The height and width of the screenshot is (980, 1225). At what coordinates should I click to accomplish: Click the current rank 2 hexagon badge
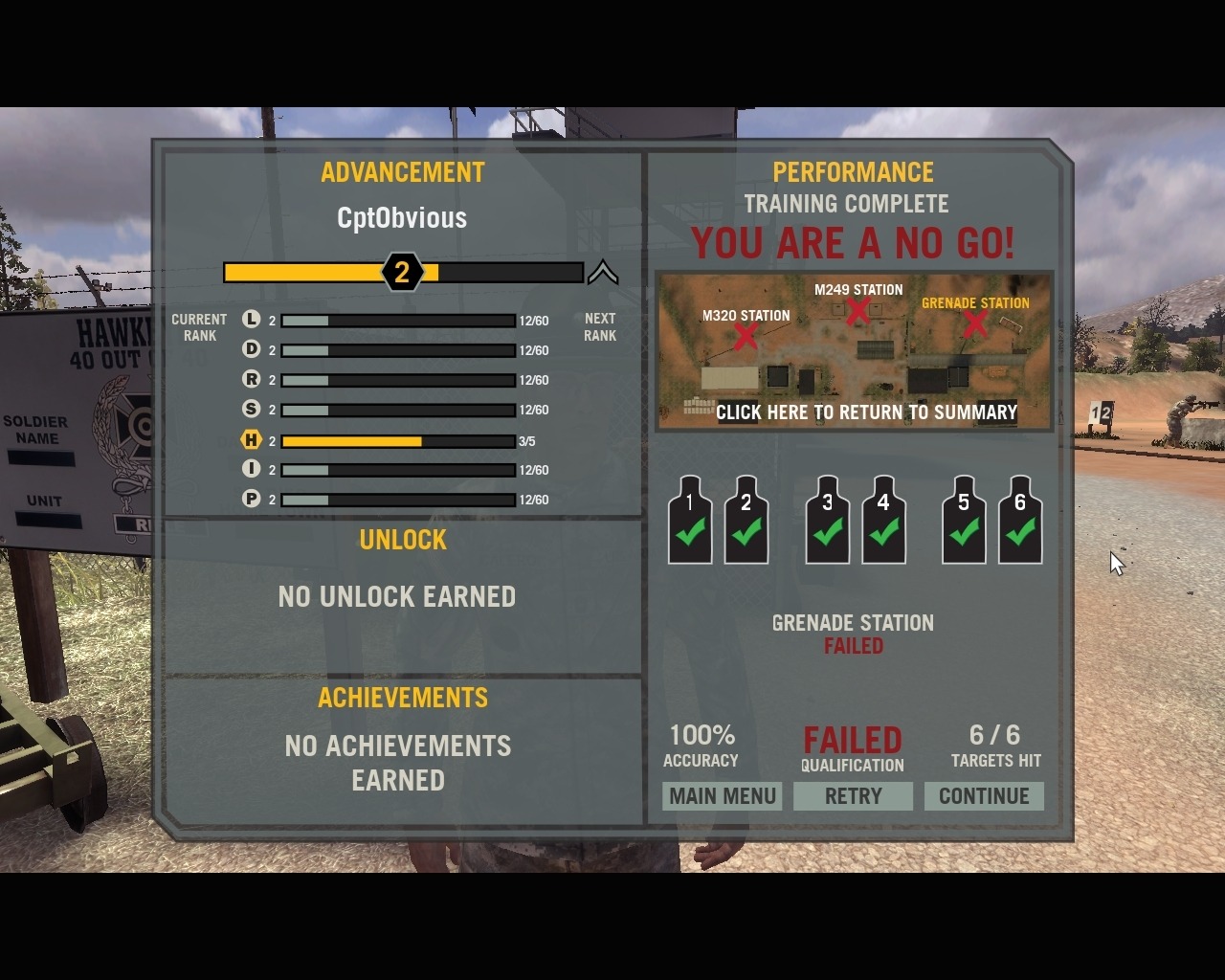[402, 273]
